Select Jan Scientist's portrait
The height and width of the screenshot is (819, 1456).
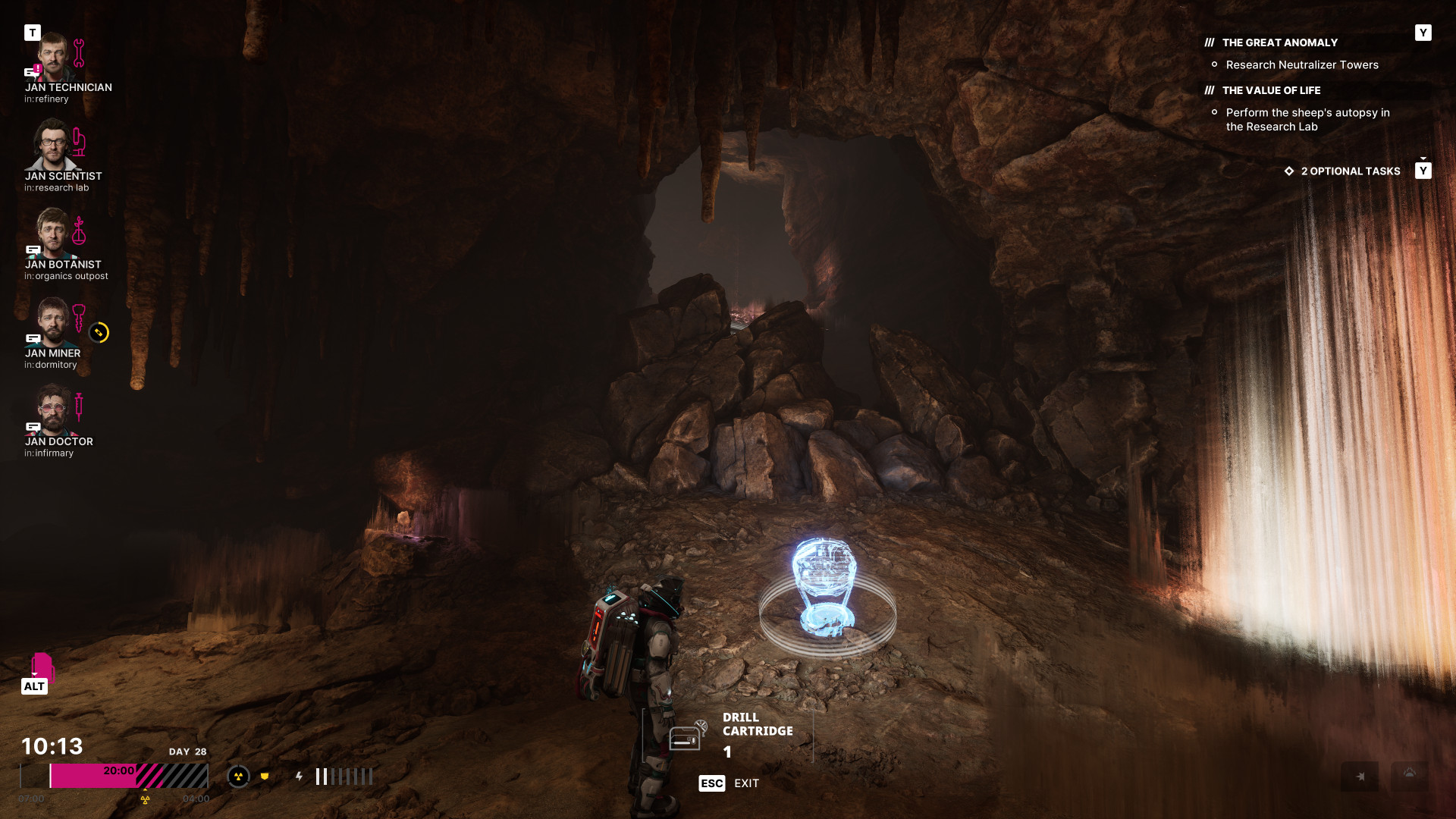pyautogui.click(x=53, y=146)
